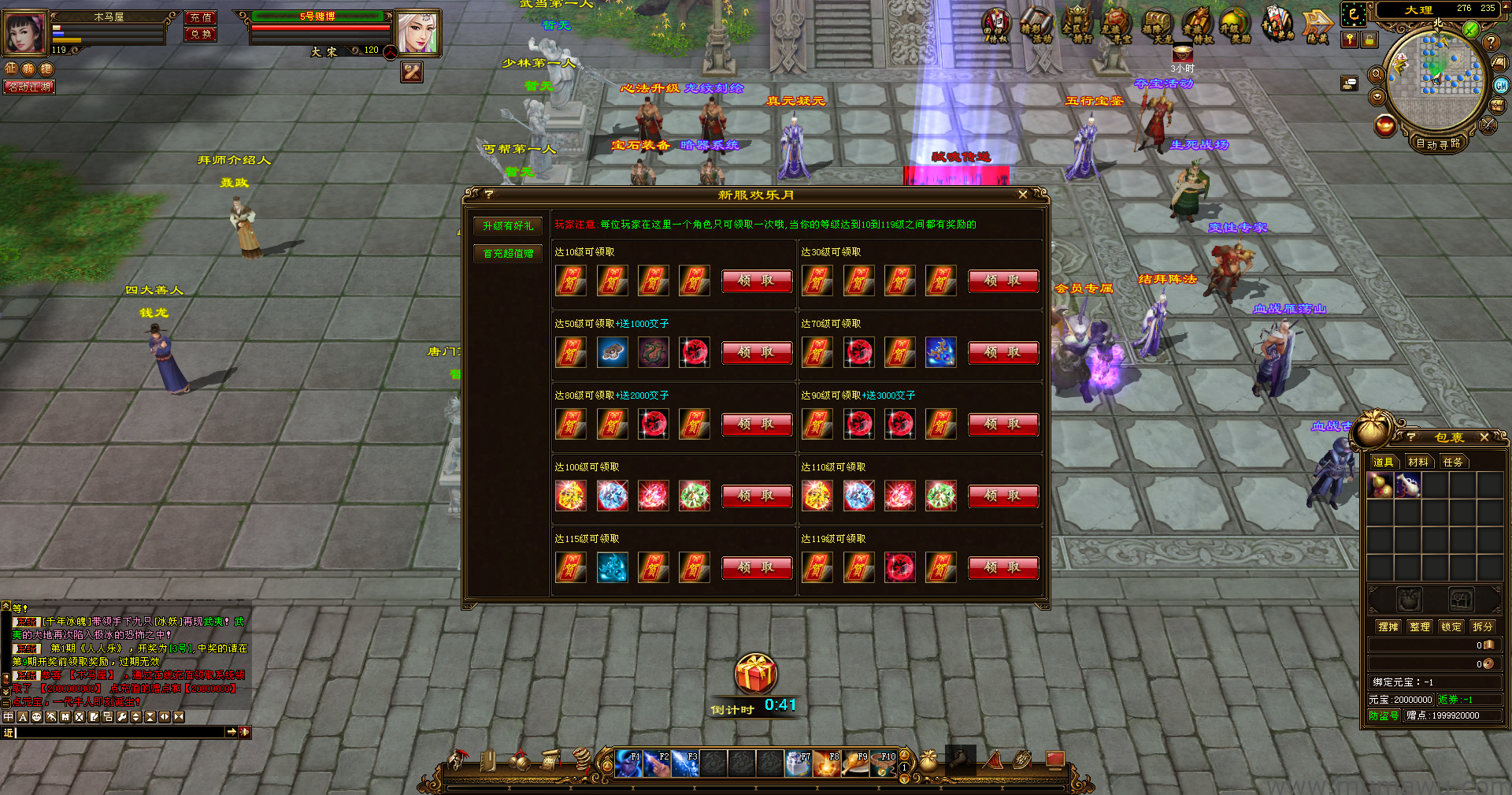Open the countdown gift box
1512x795 pixels.
(x=756, y=674)
